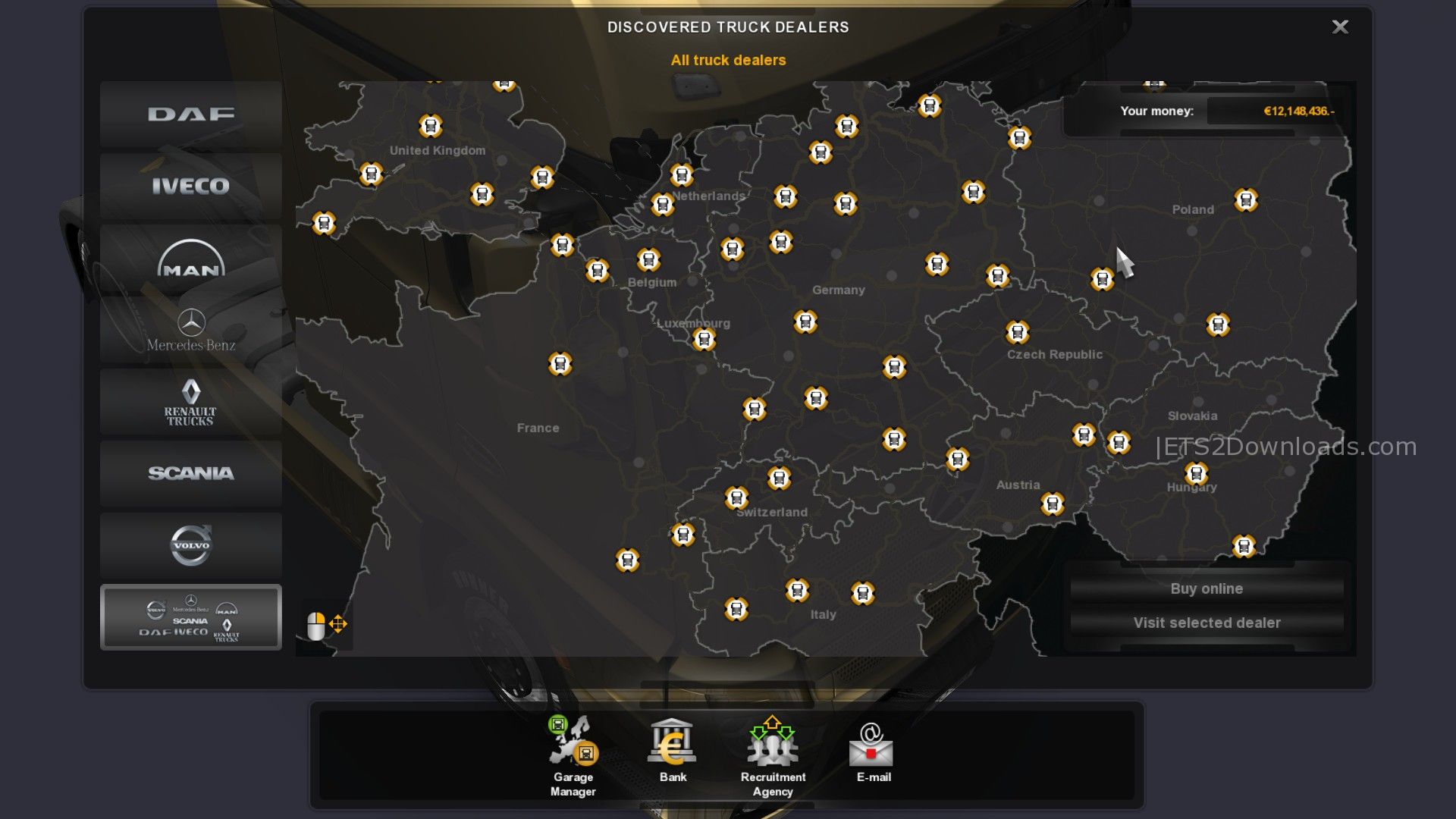Filter dealers by MAN
Image resolution: width=1456 pixels, height=819 pixels.
coord(190,259)
